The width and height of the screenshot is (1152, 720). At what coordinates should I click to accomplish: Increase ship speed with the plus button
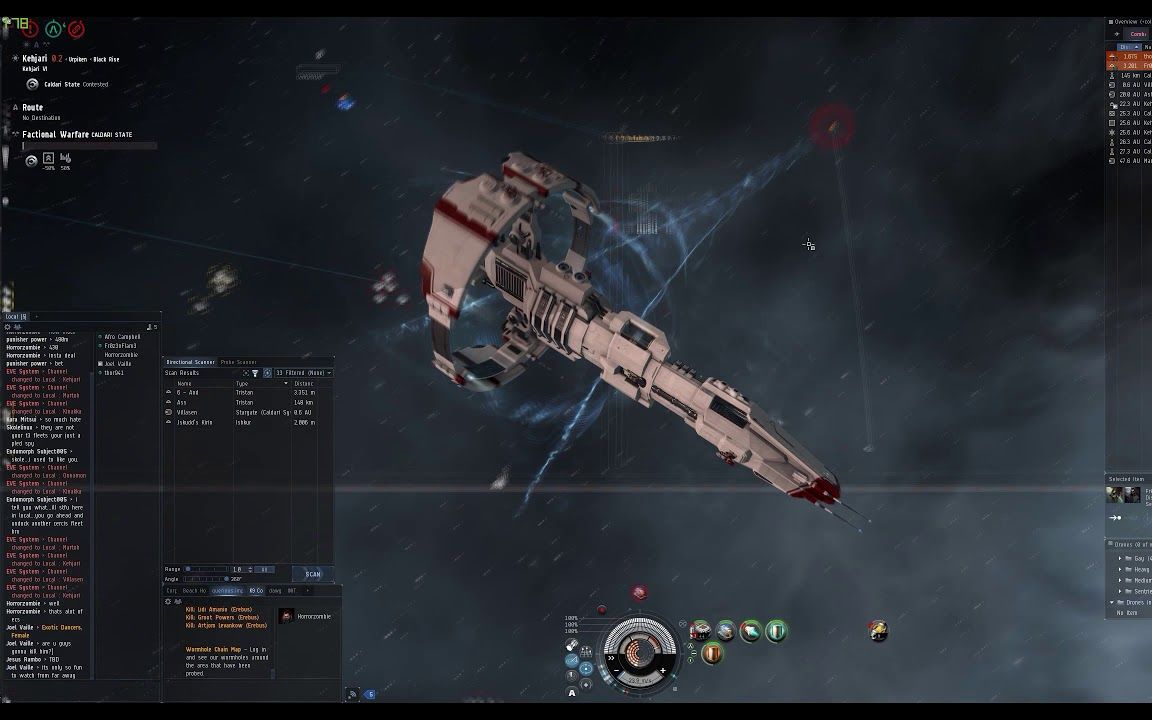662,671
